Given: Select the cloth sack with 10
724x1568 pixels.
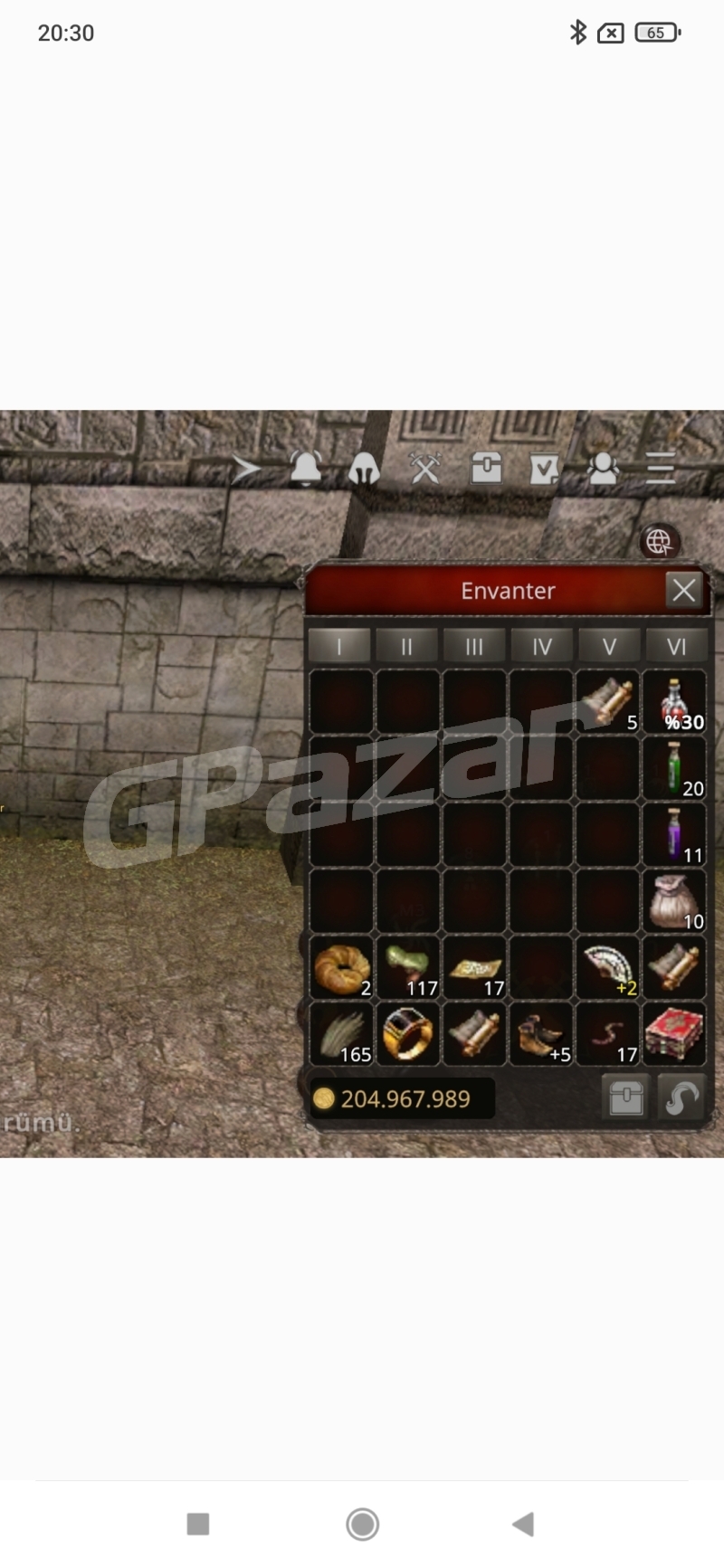Looking at the screenshot, I should 675,901.
